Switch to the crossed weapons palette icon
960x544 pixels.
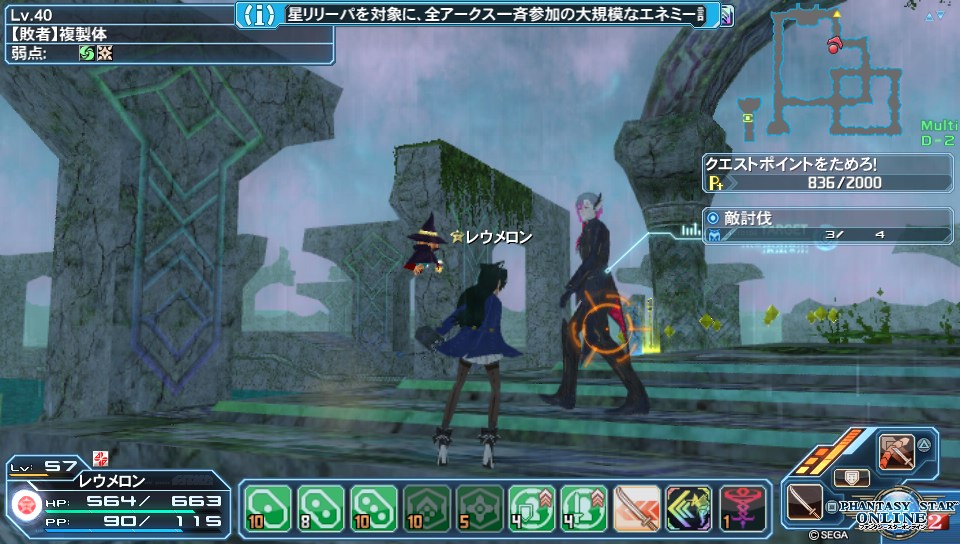click(895, 452)
